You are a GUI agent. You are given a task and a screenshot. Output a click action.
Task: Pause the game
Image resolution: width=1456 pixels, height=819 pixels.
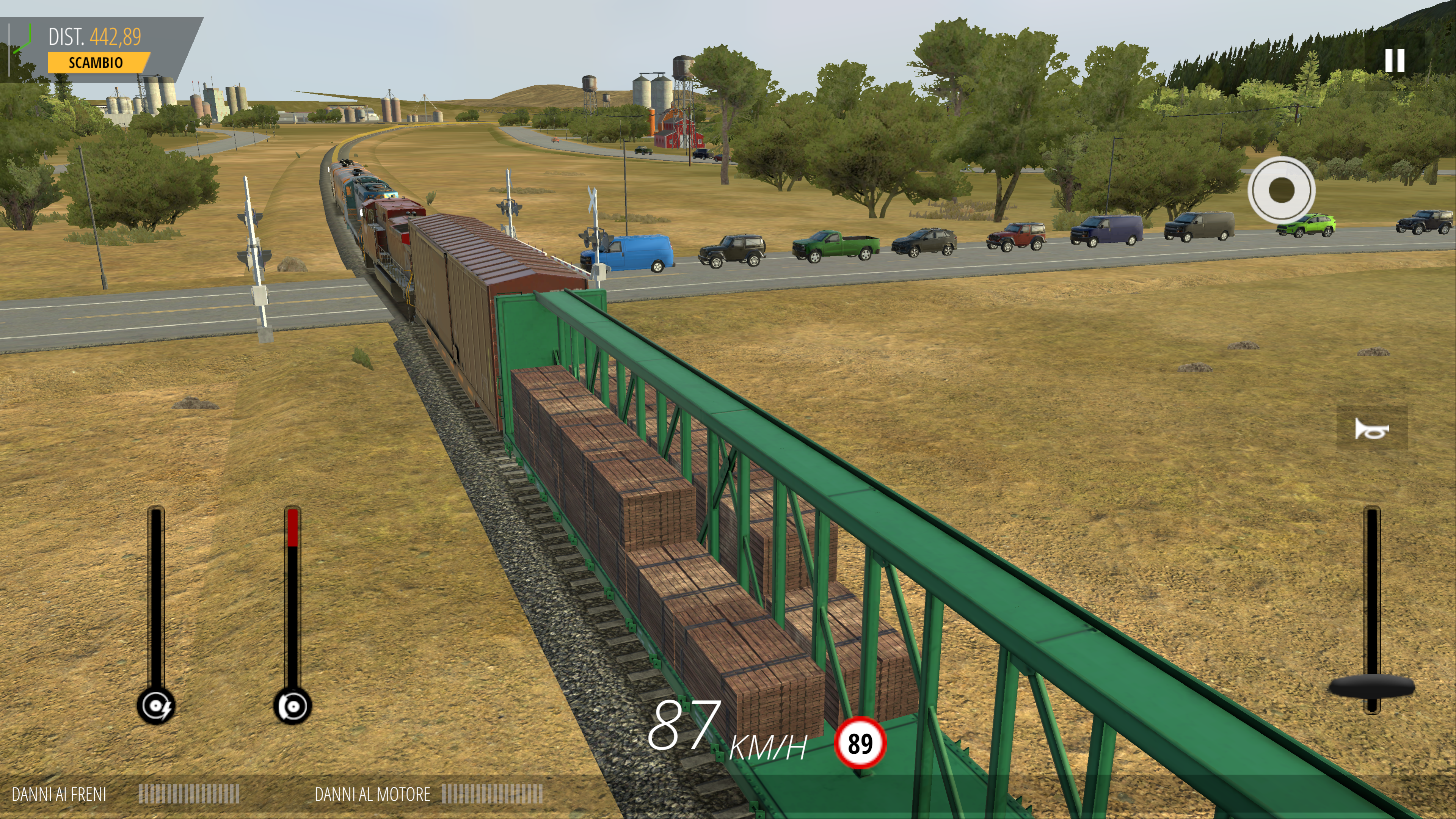coord(1394,61)
